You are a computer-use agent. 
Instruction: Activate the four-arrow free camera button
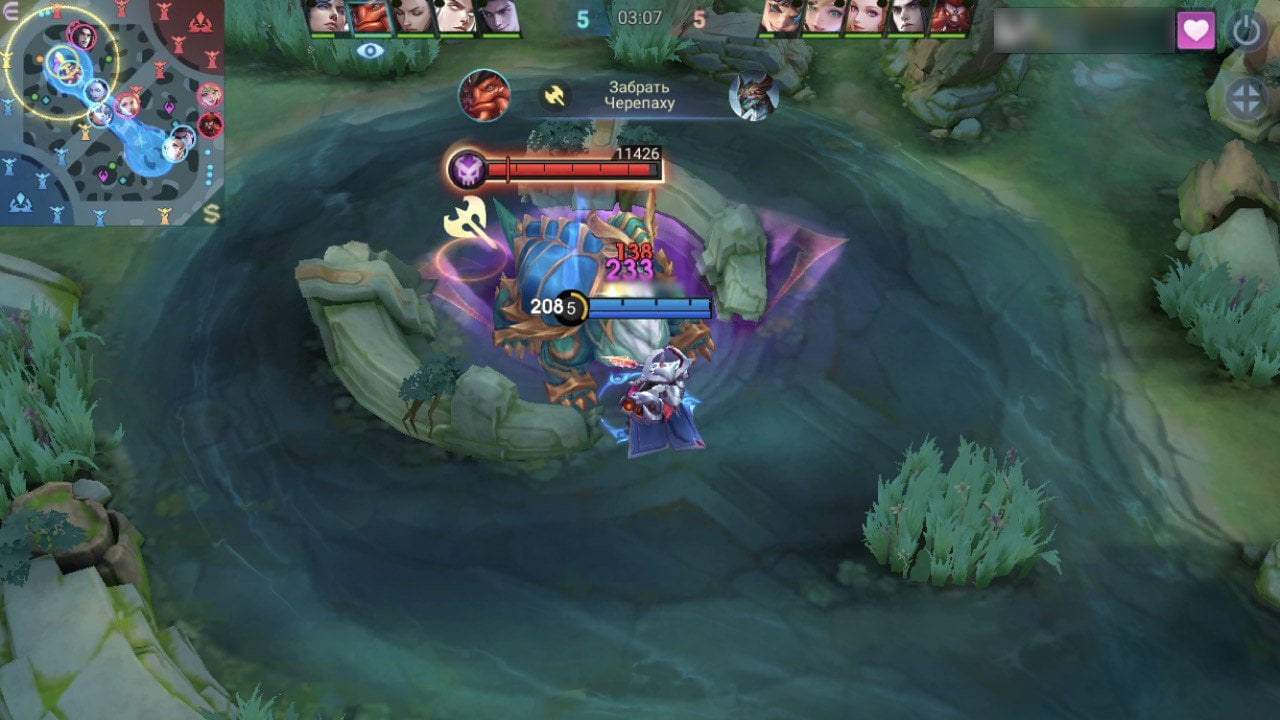click(x=1247, y=99)
